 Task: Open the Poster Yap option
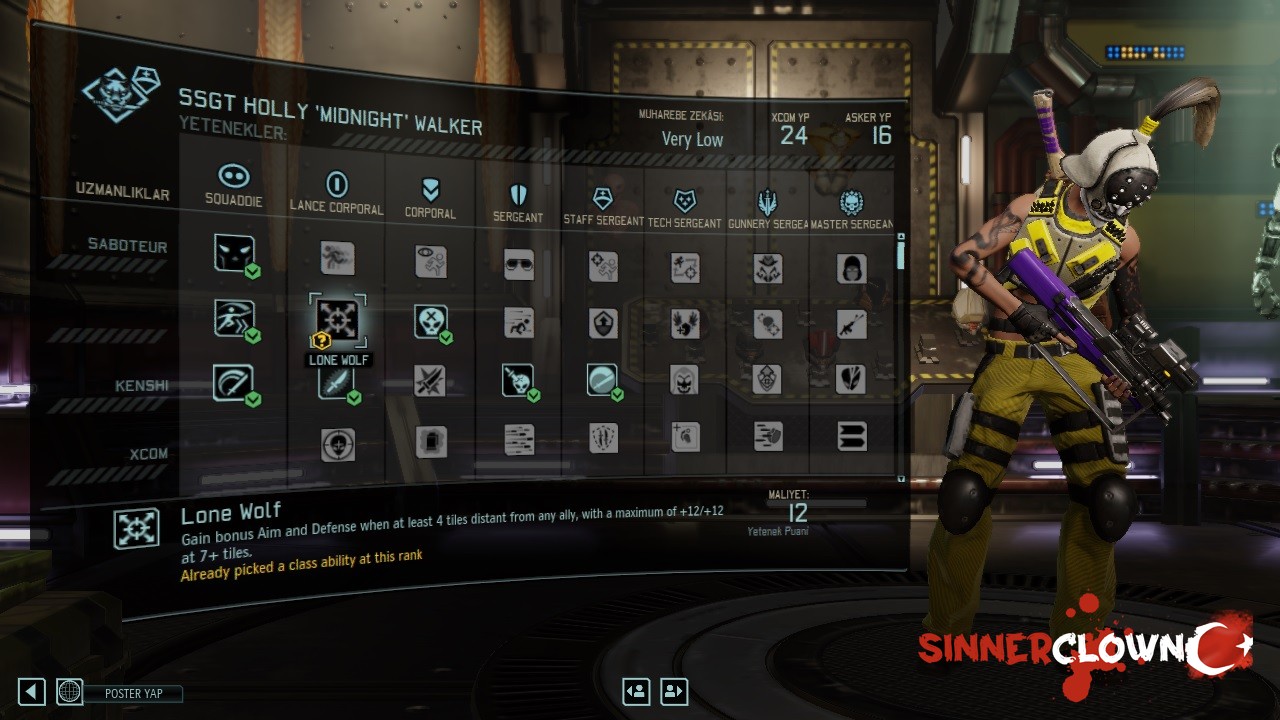[133, 693]
